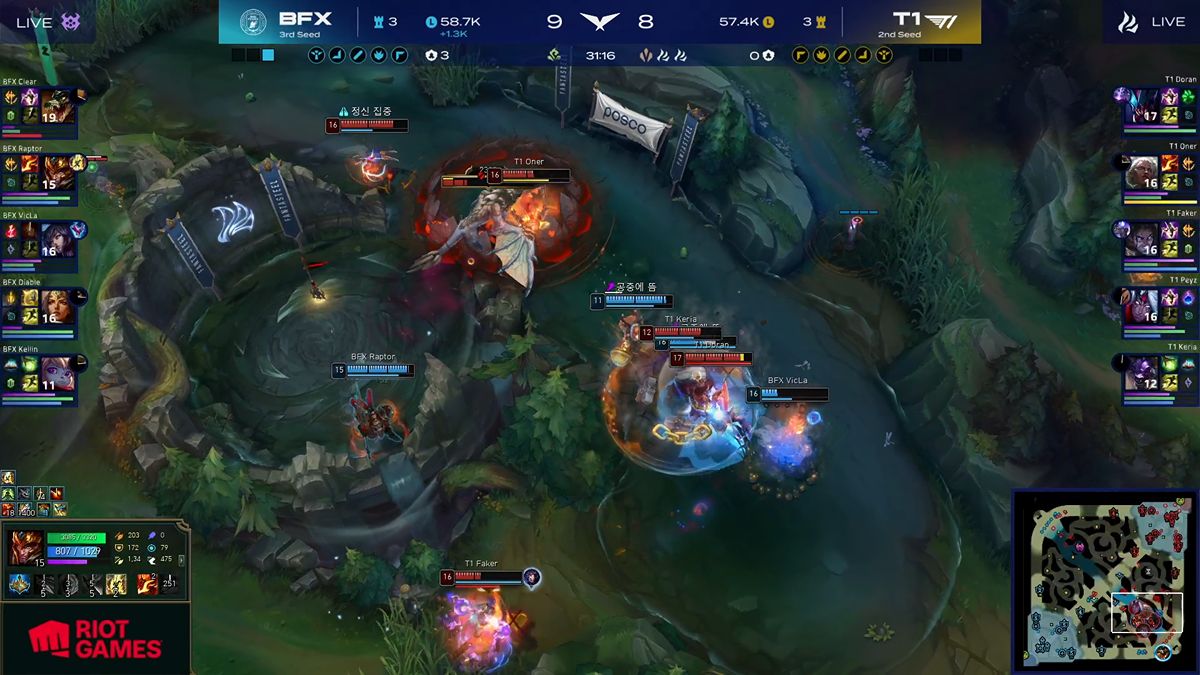Click the blue crown passive ability icon
The height and width of the screenshot is (675, 1200).
[19, 585]
